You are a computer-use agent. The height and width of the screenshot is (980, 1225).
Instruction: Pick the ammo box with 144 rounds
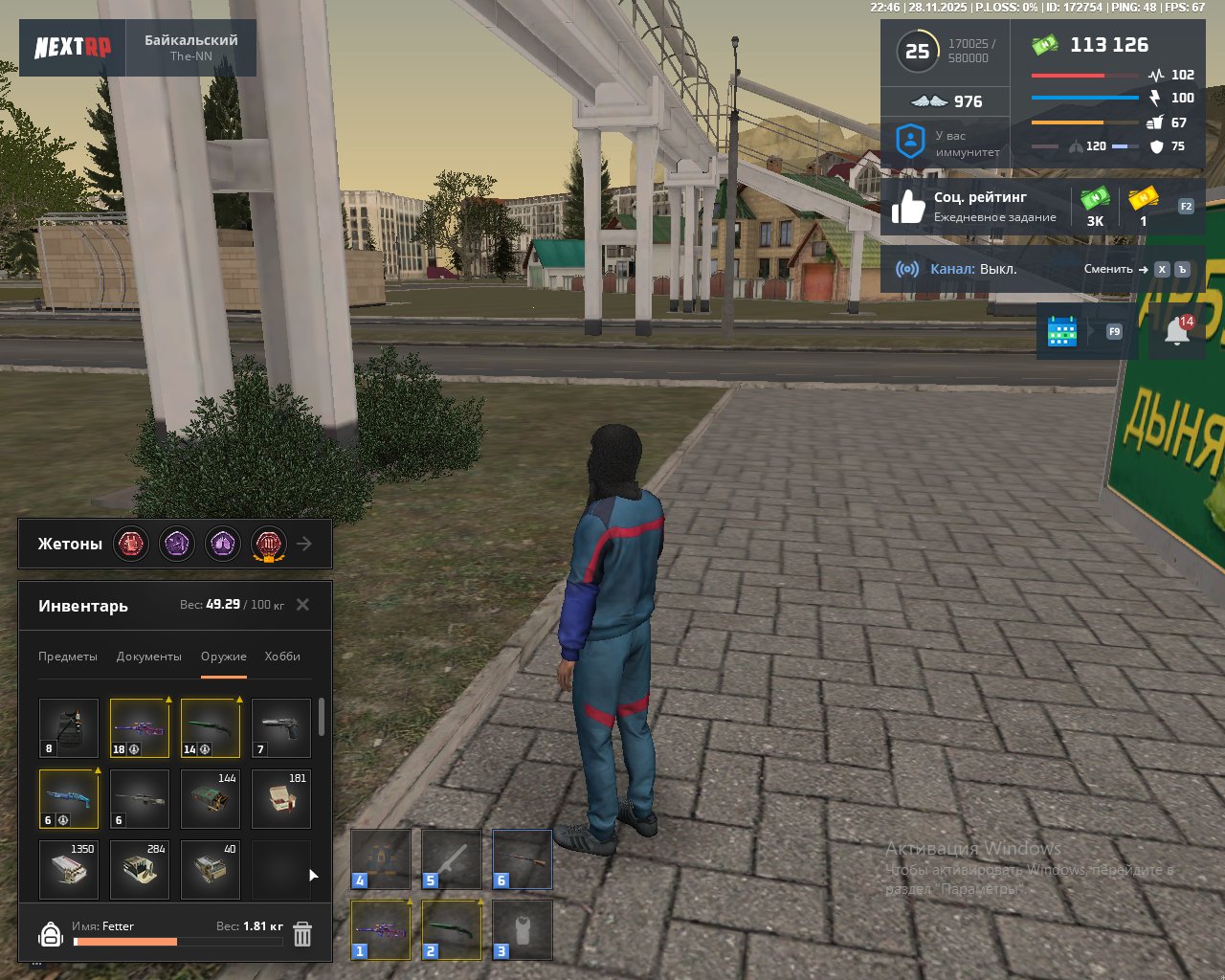pyautogui.click(x=211, y=799)
